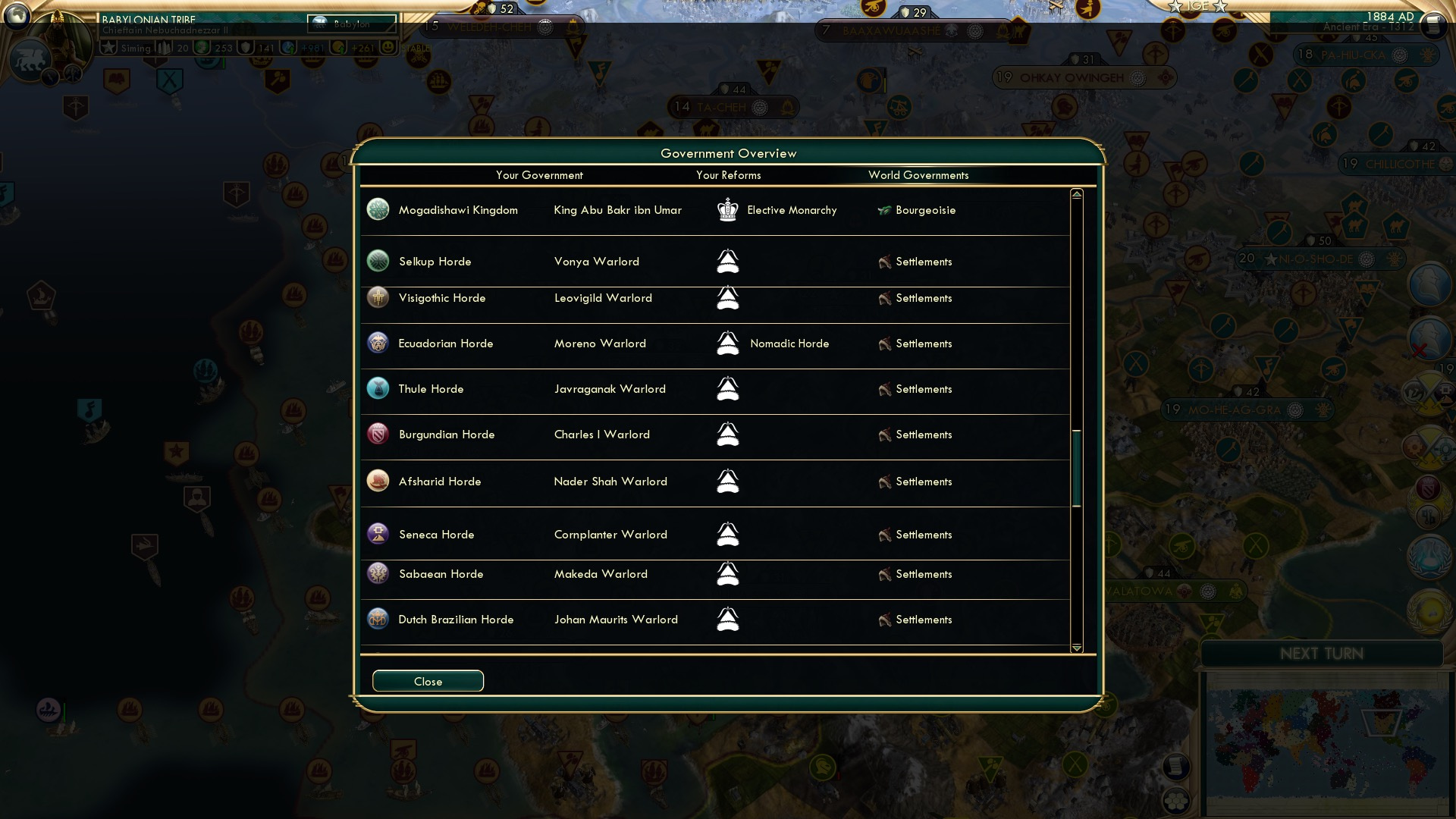Open the World Governments tab

coord(918,175)
